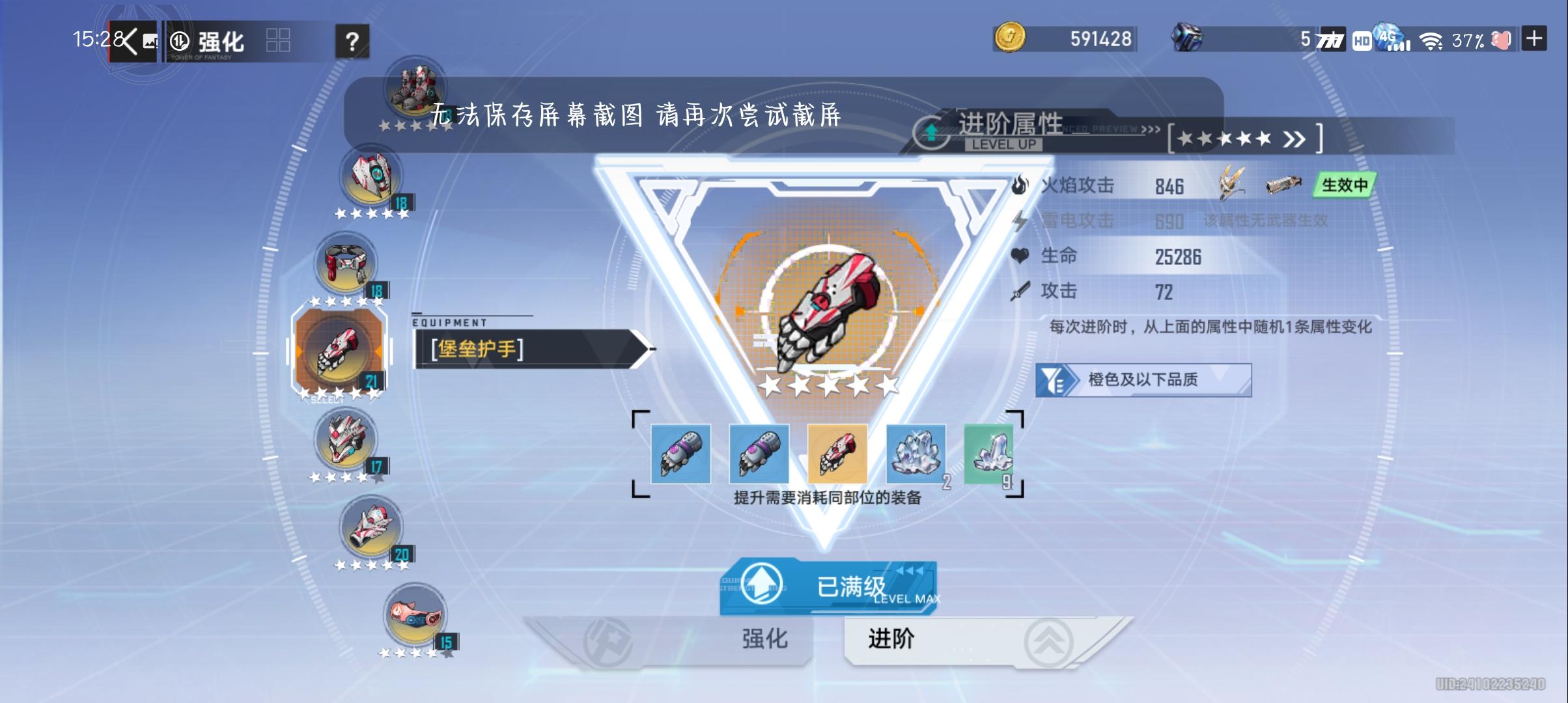
Task: Select the level 18 armor piece icon
Action: coord(369,176)
